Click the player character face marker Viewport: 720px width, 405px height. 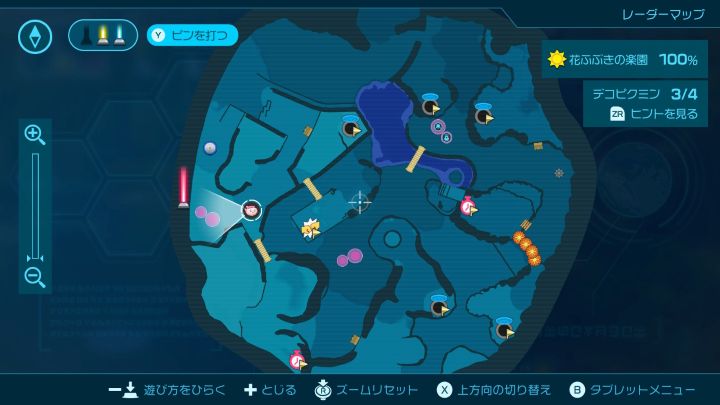coord(252,210)
